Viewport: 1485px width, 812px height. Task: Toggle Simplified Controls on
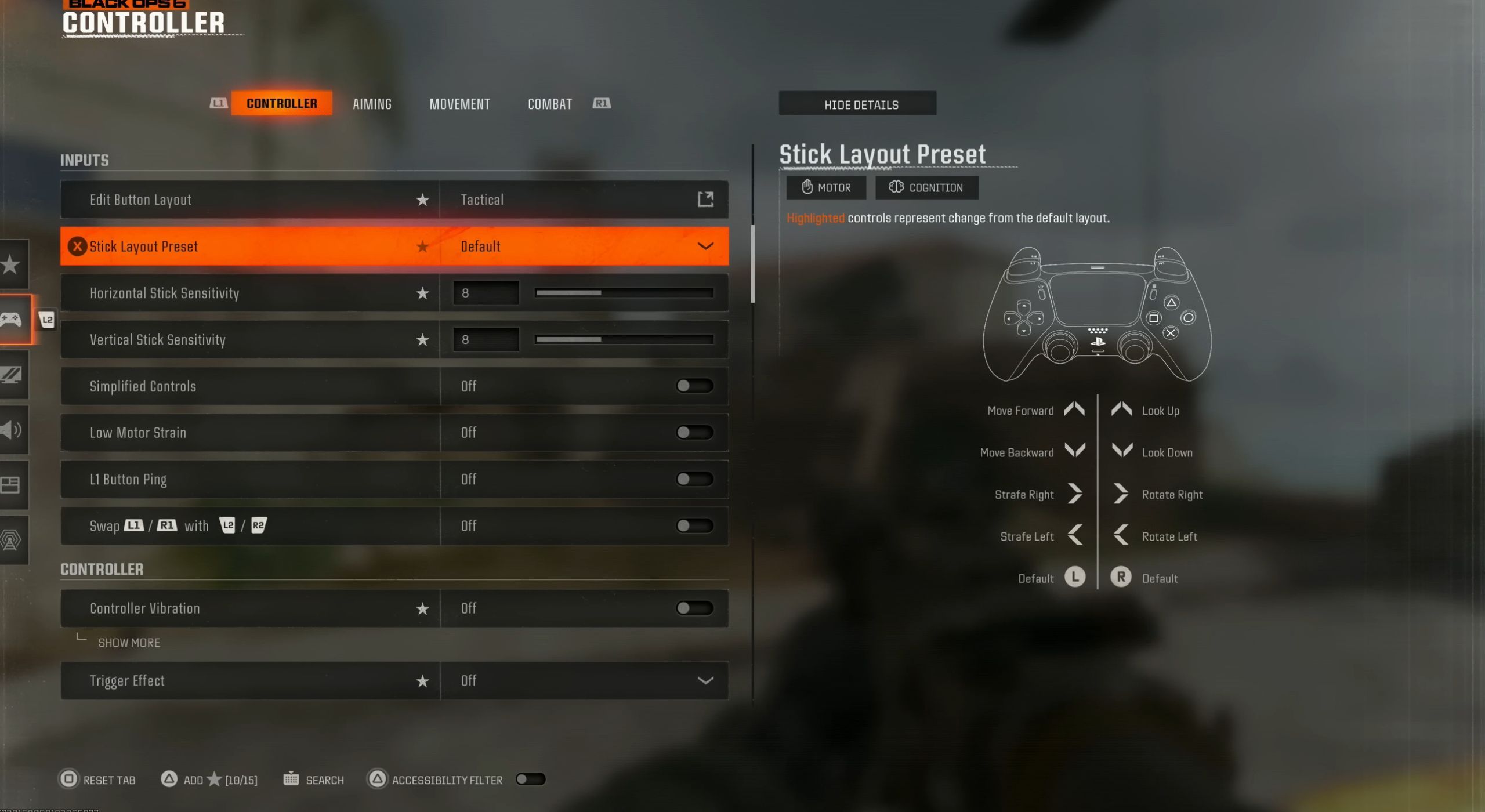[x=694, y=386]
